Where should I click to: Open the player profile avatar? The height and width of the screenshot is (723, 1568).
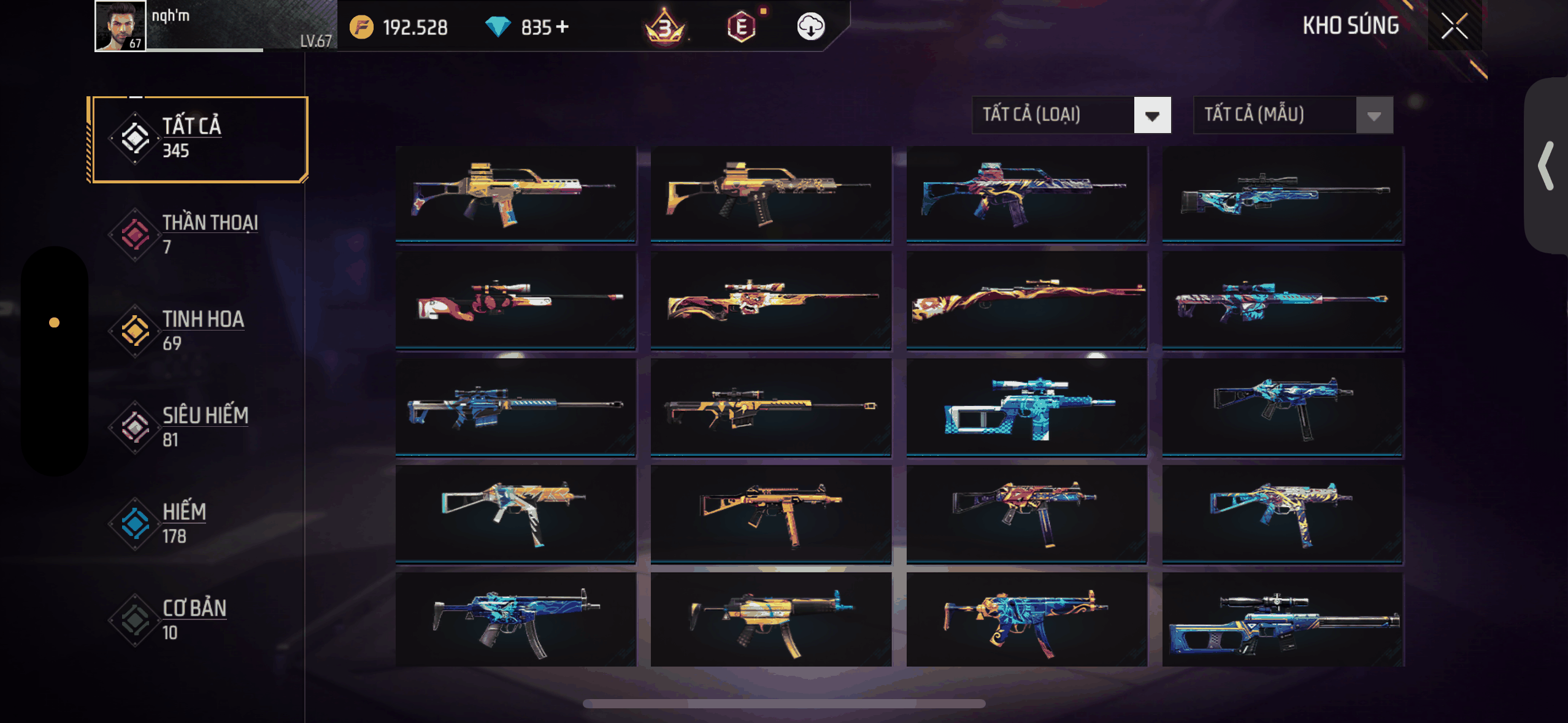tap(120, 26)
